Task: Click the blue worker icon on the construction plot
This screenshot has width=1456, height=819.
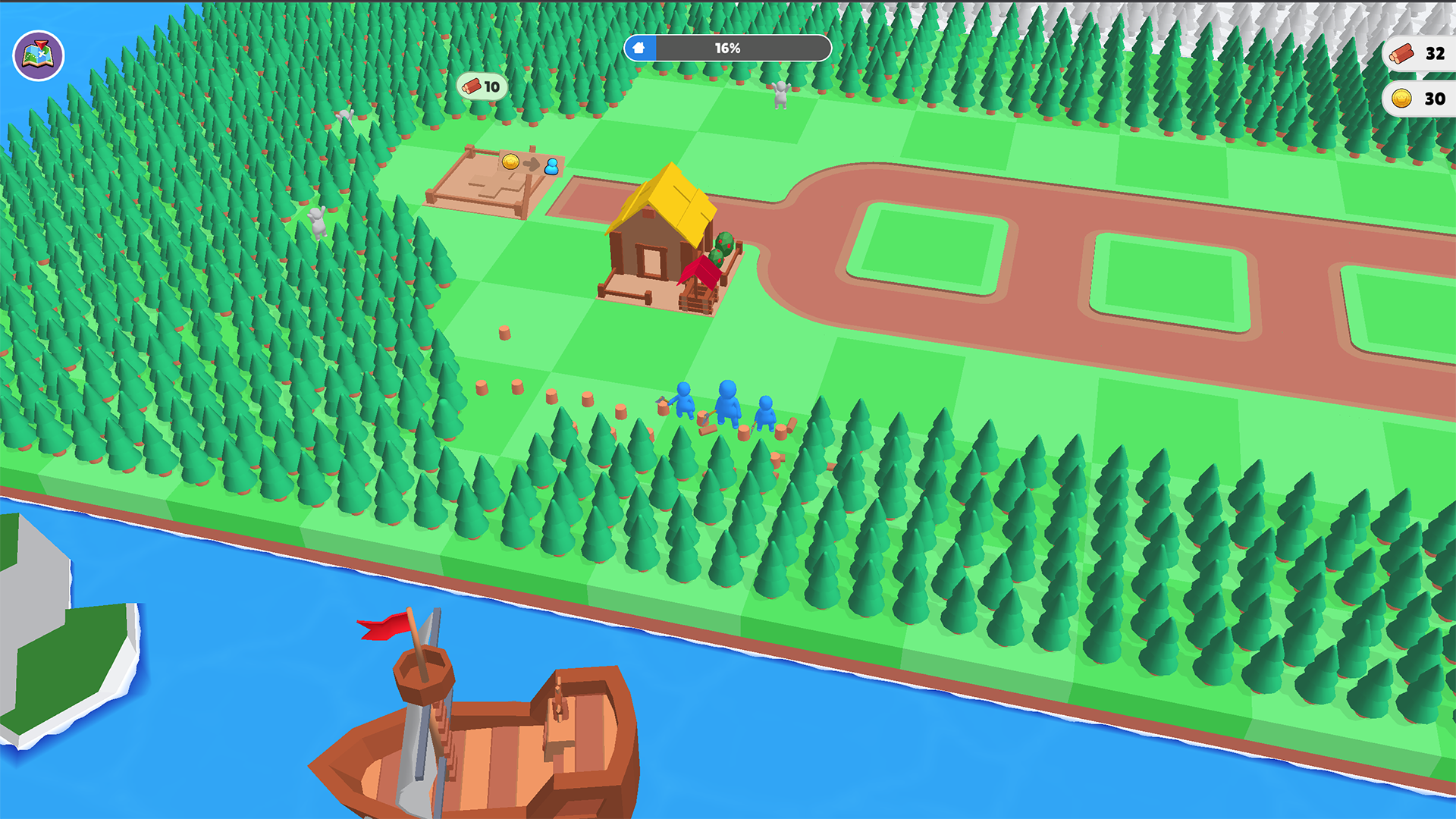Action: (x=551, y=168)
